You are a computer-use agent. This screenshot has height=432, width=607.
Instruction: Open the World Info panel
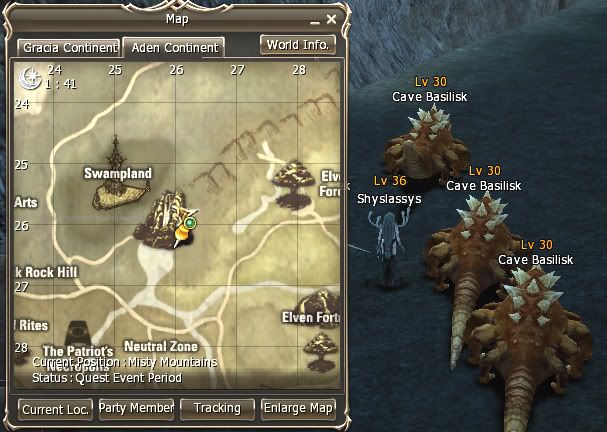coord(297,45)
